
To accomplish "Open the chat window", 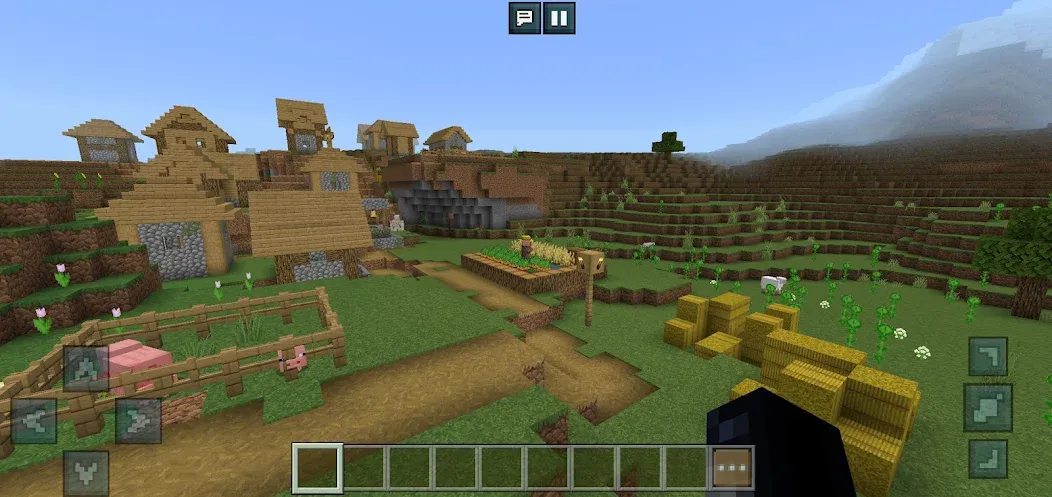I will (524, 18).
